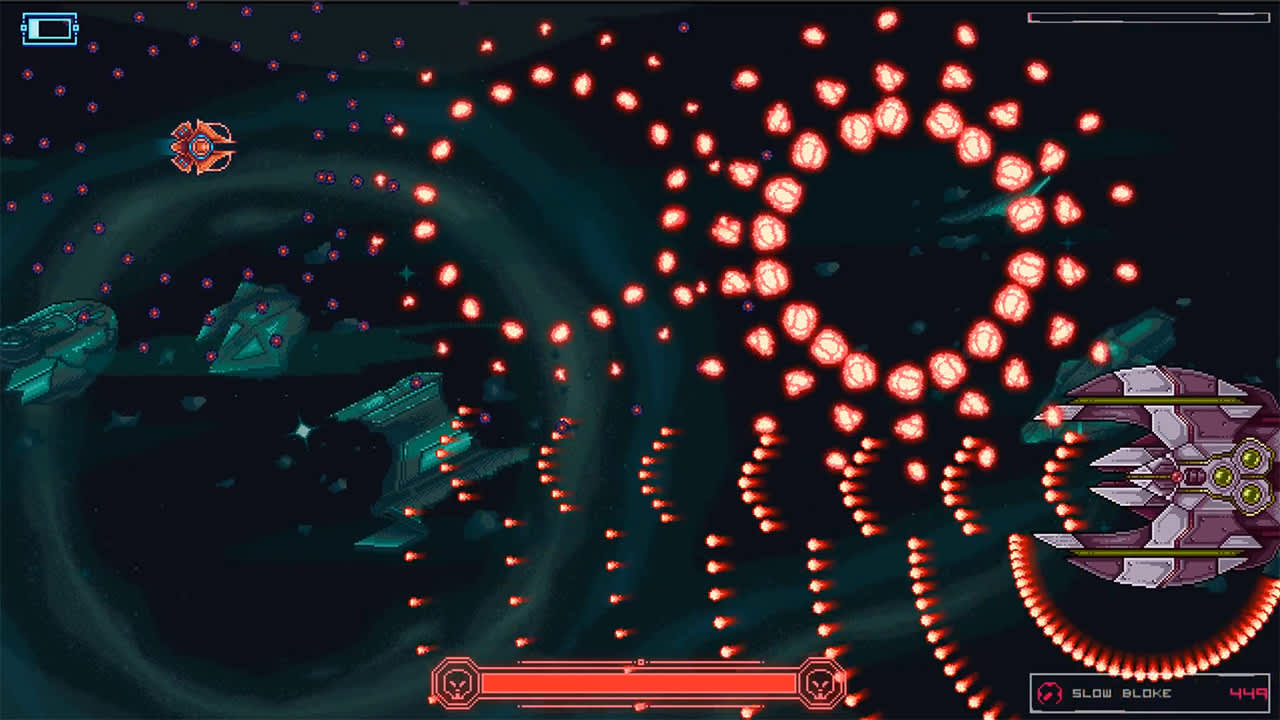Click the red boss health bar fill
Image resolution: width=1280 pixels, height=720 pixels.
pyautogui.click(x=640, y=685)
